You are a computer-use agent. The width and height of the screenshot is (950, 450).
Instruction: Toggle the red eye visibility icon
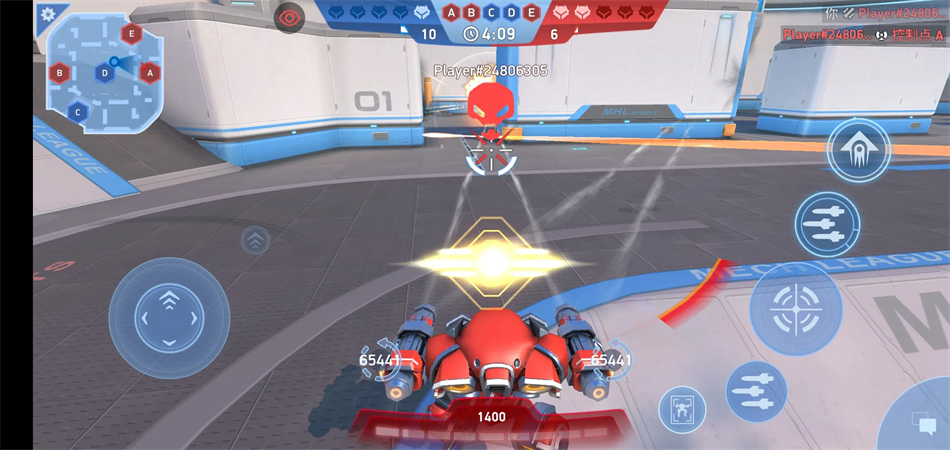[289, 17]
